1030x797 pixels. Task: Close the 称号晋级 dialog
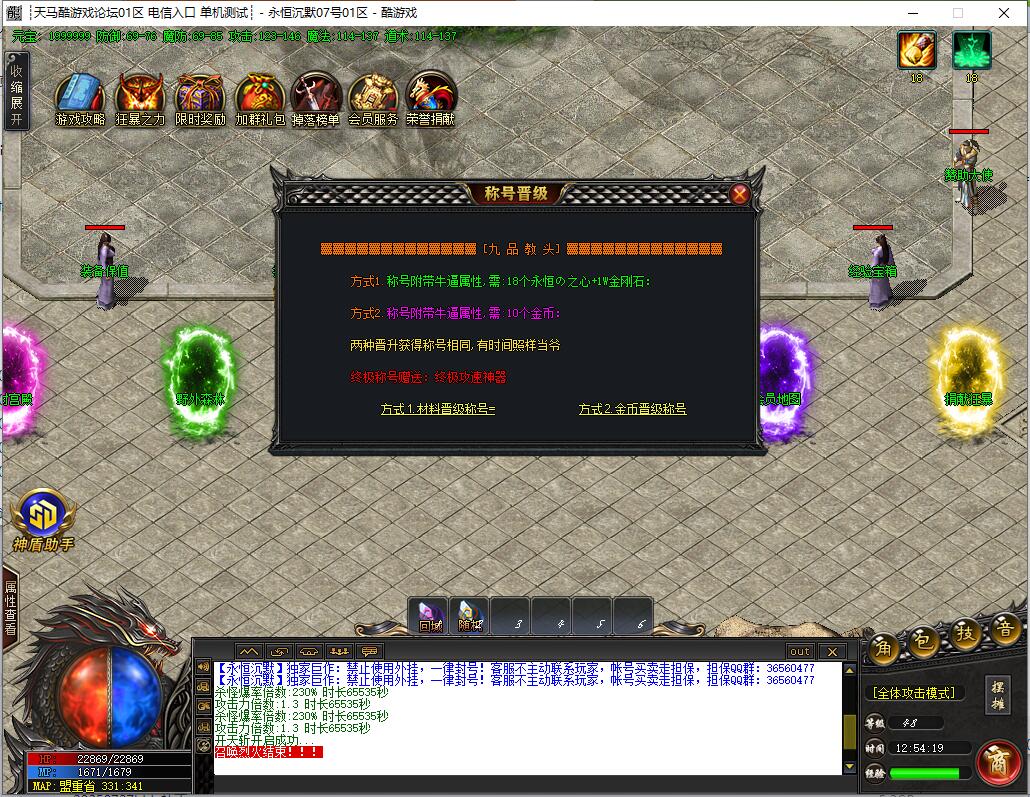(739, 194)
